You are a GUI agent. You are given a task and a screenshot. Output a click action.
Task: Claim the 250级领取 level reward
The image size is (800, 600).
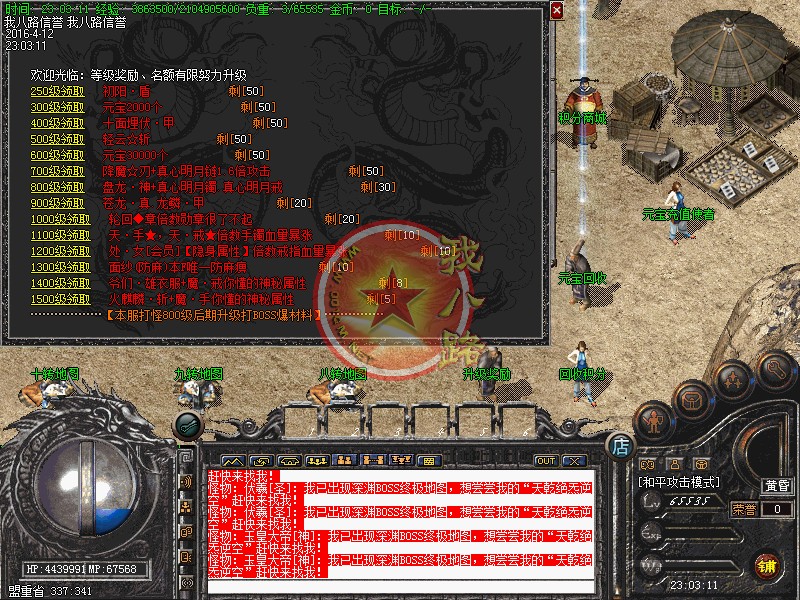tap(58, 91)
